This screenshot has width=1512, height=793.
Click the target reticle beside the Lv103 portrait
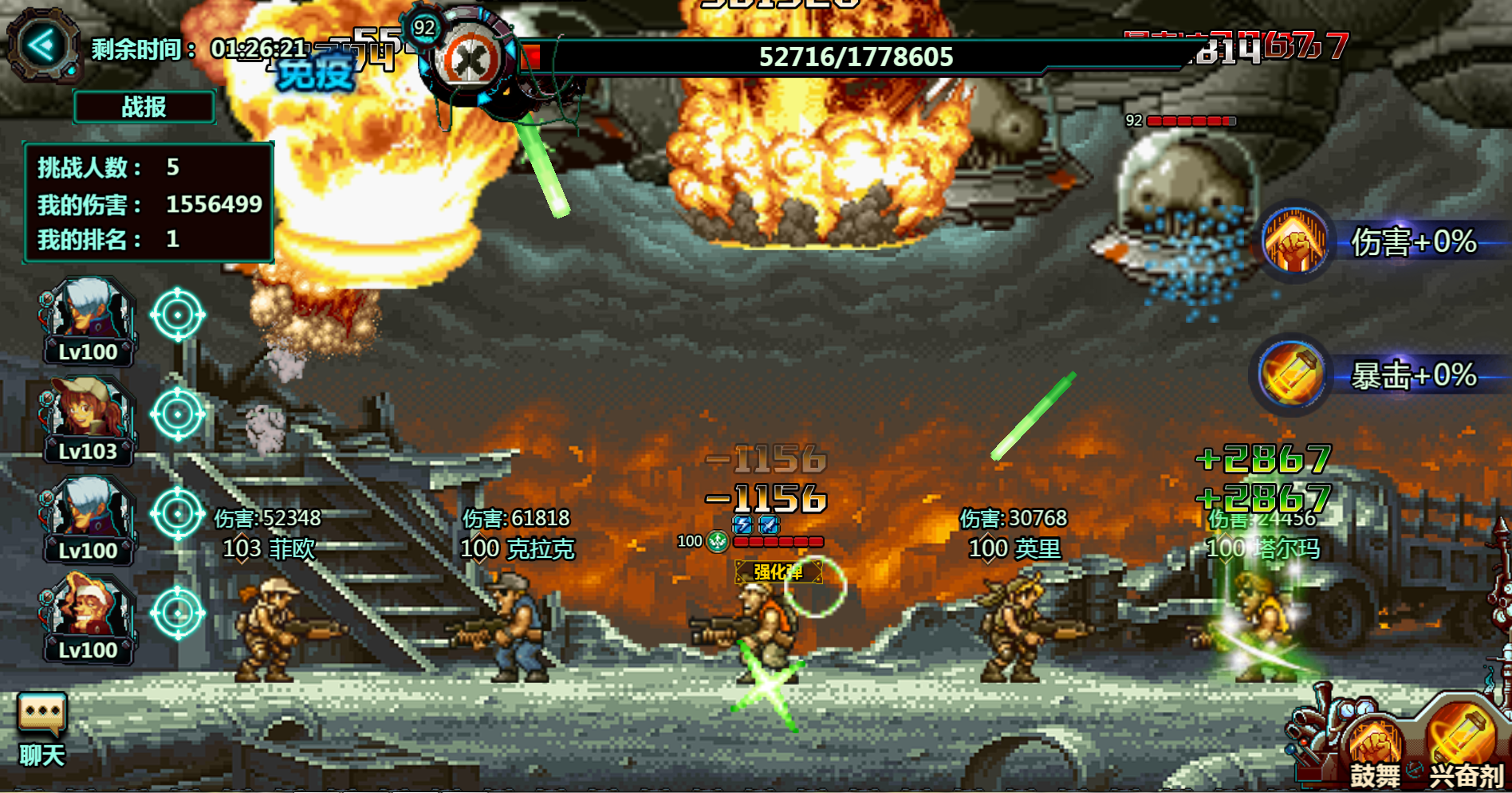tap(178, 414)
